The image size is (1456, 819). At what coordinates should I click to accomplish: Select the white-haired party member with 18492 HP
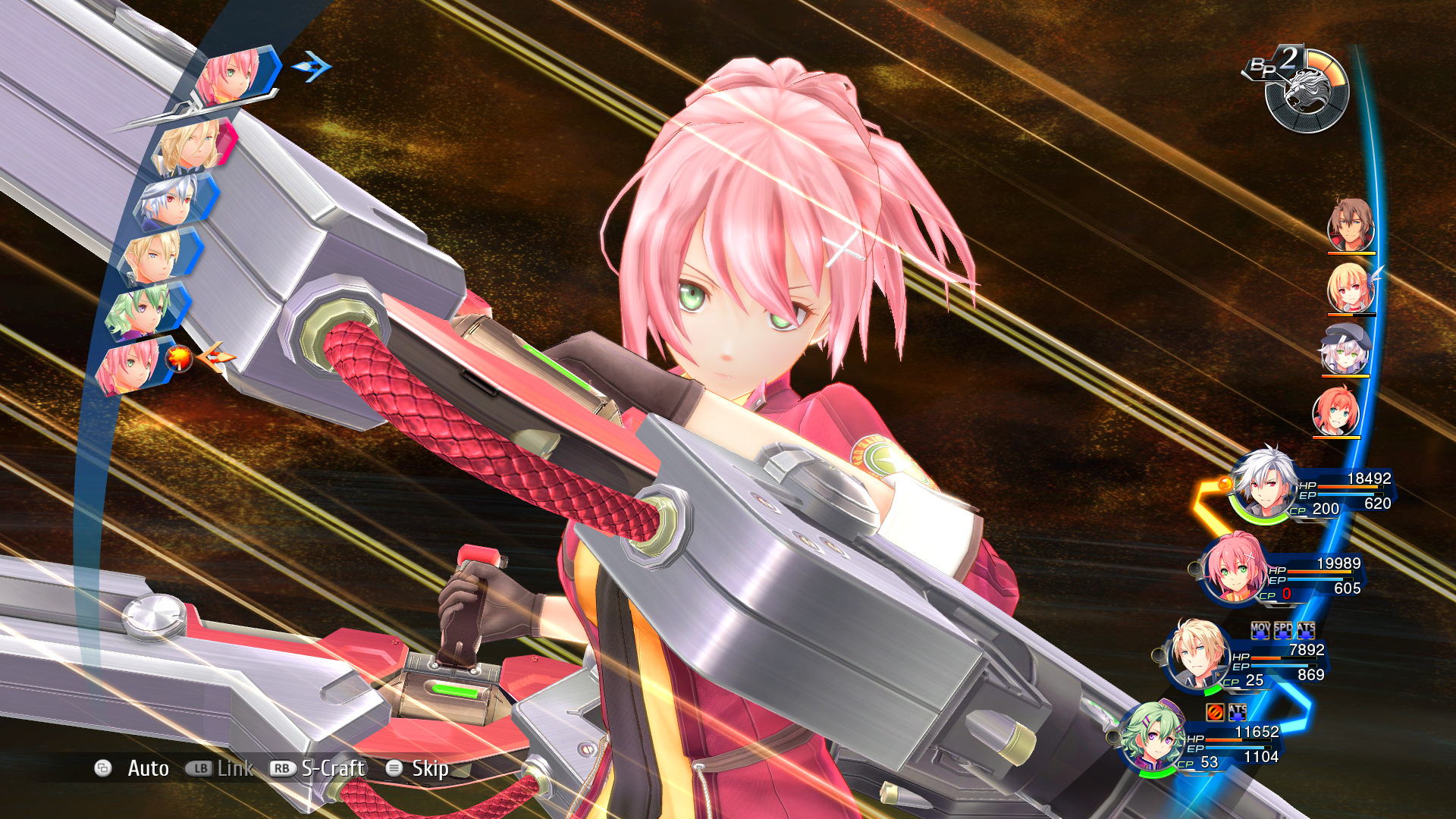(1265, 485)
